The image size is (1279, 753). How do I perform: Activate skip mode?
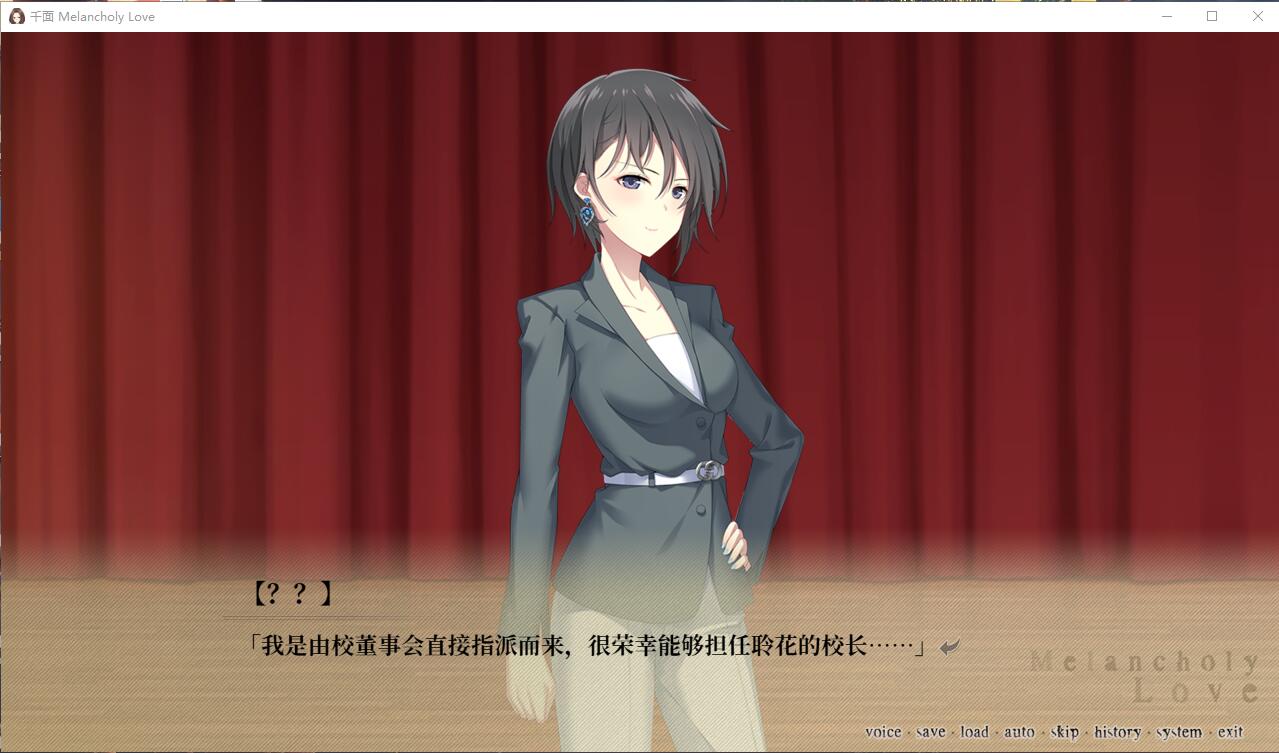1064,732
